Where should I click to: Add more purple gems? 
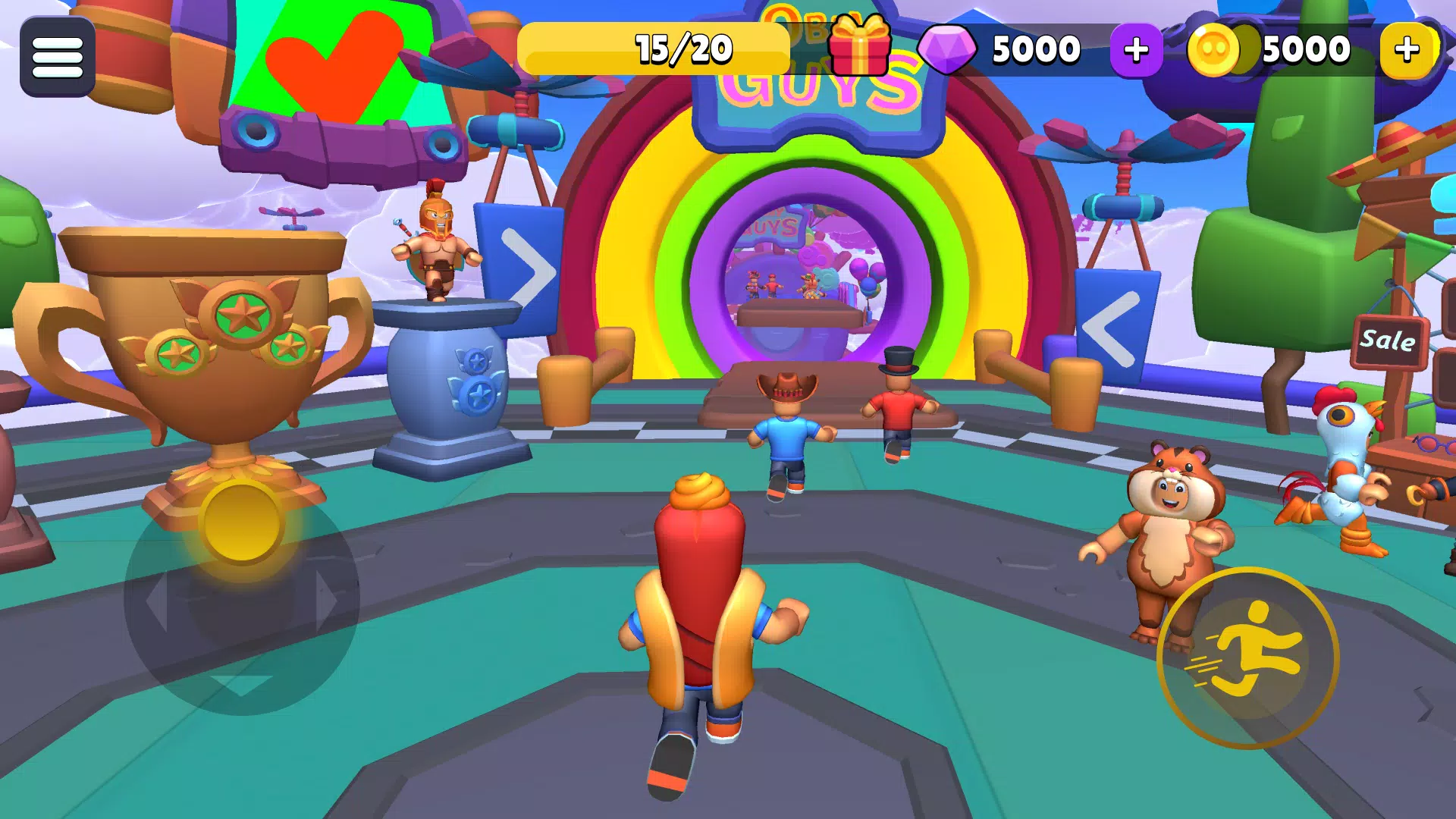pos(1135,50)
